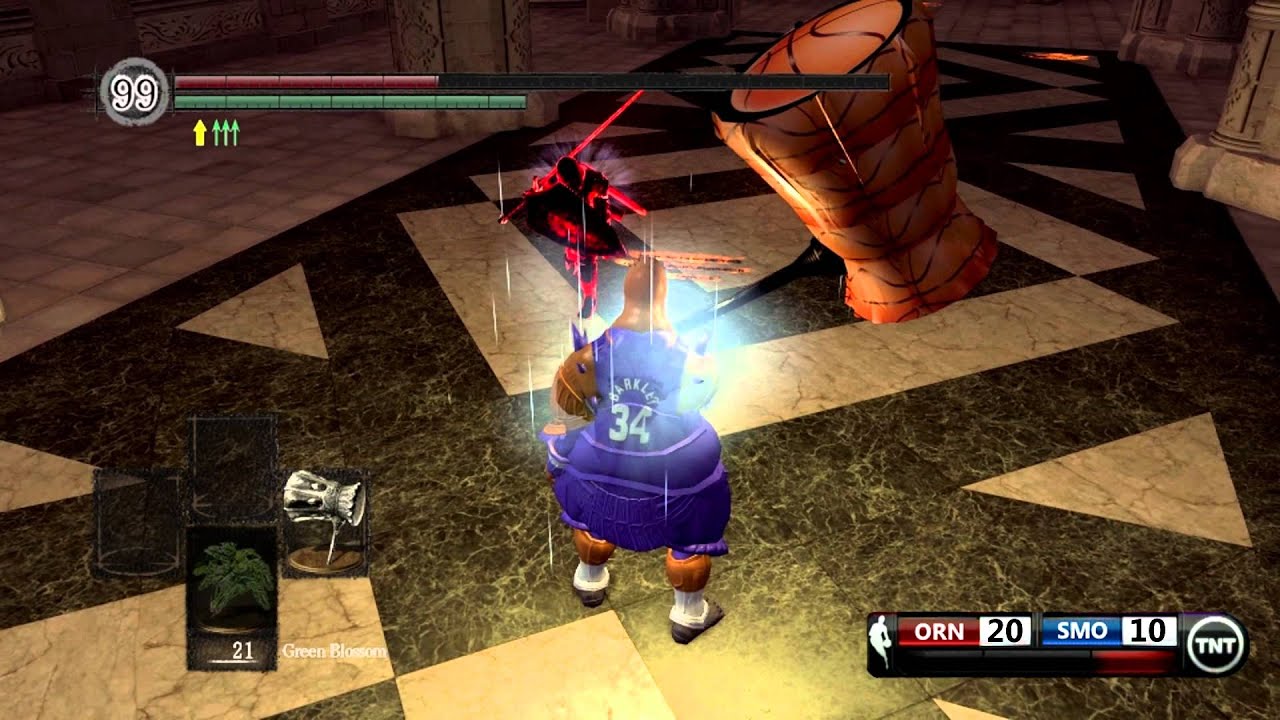Click the green triple-arrow buff icon
The image size is (1280, 720).
226,132
